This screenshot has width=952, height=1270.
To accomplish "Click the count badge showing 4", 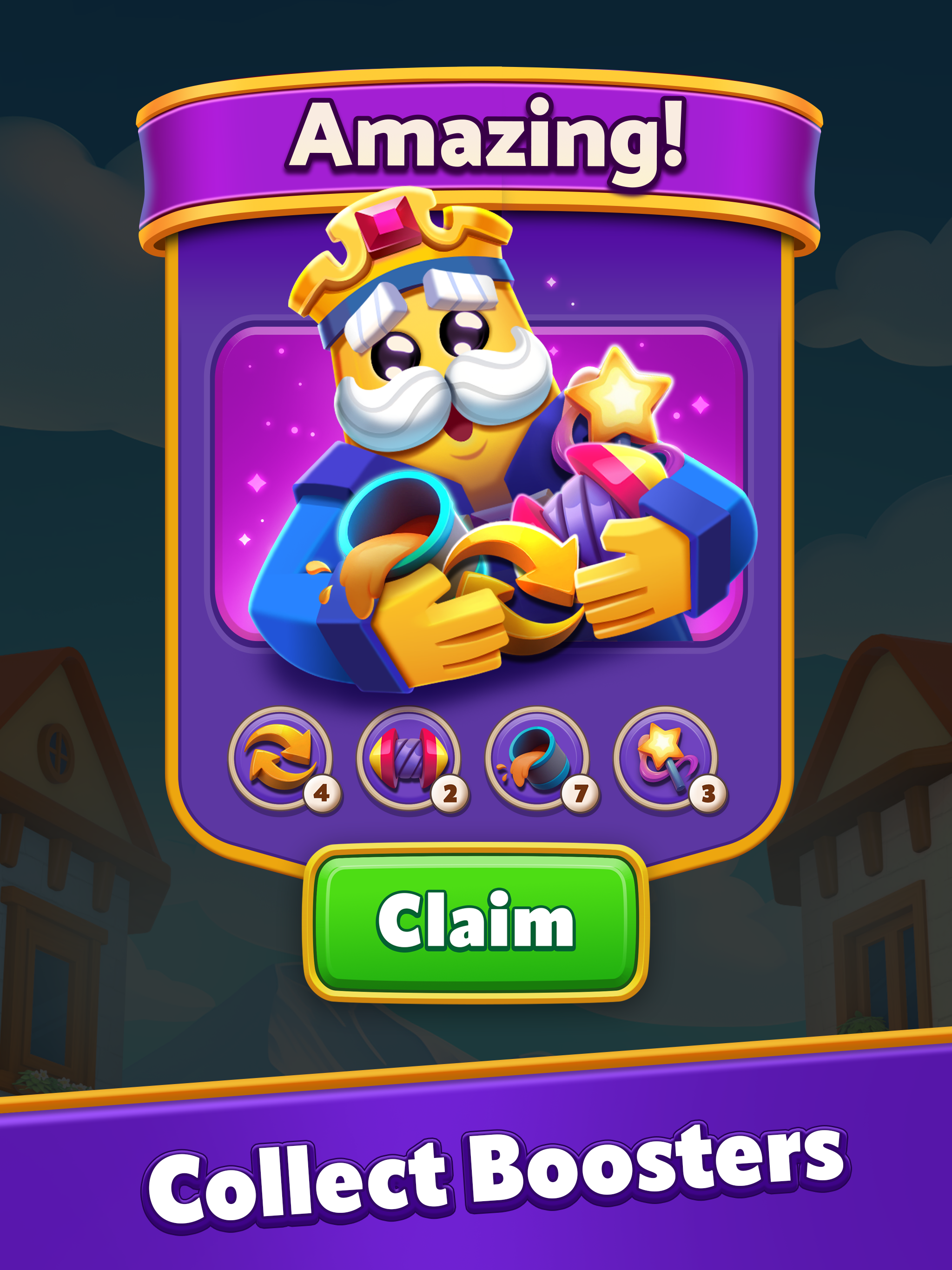I will click(322, 794).
